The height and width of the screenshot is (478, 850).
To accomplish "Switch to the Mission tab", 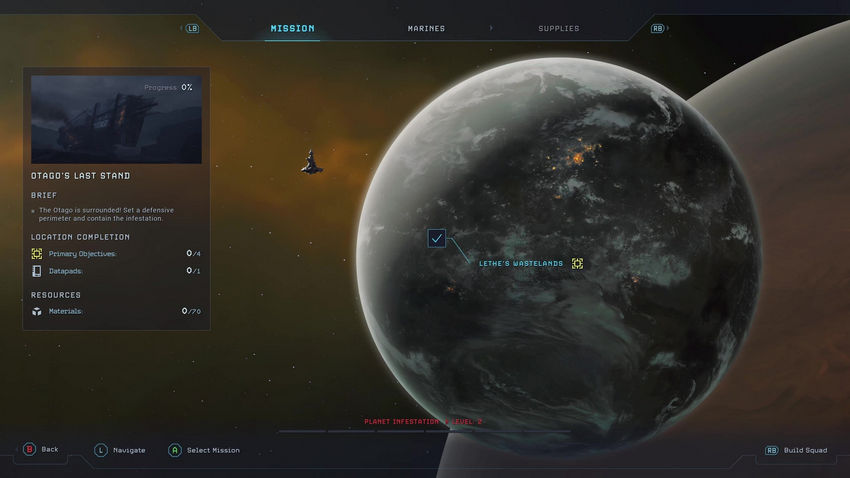I will (292, 29).
